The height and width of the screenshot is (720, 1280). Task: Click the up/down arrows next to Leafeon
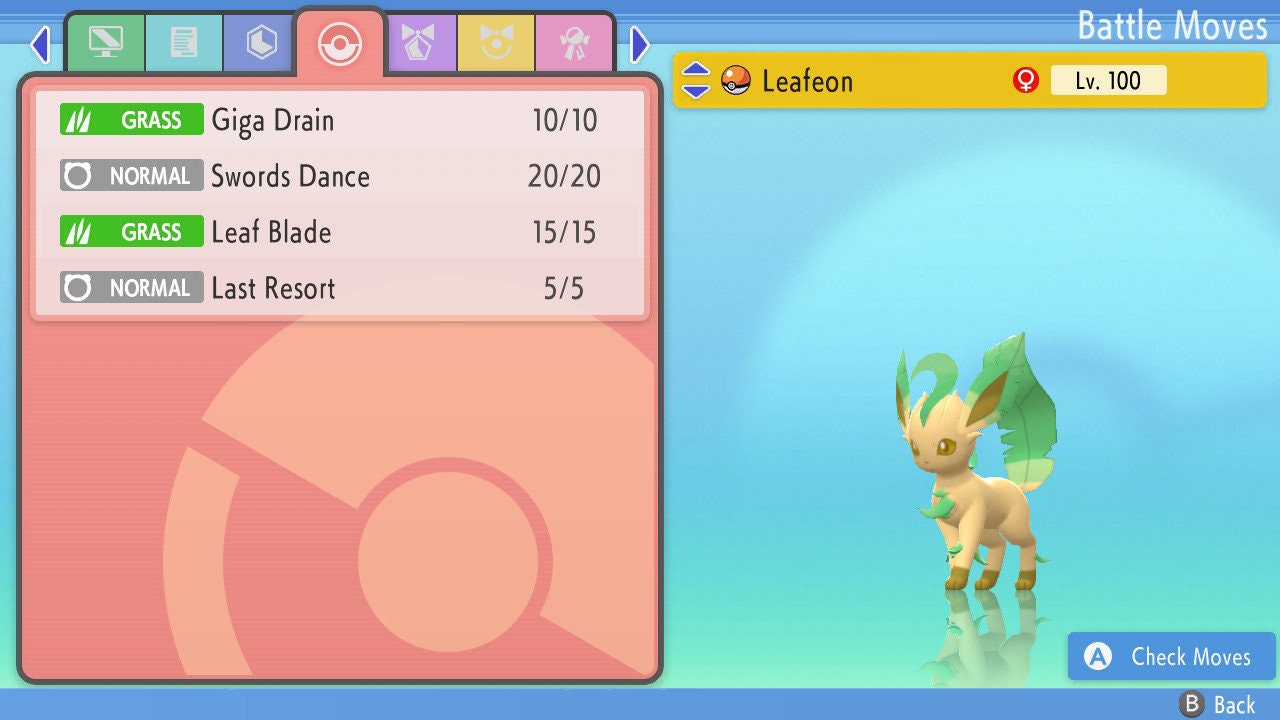click(x=696, y=80)
